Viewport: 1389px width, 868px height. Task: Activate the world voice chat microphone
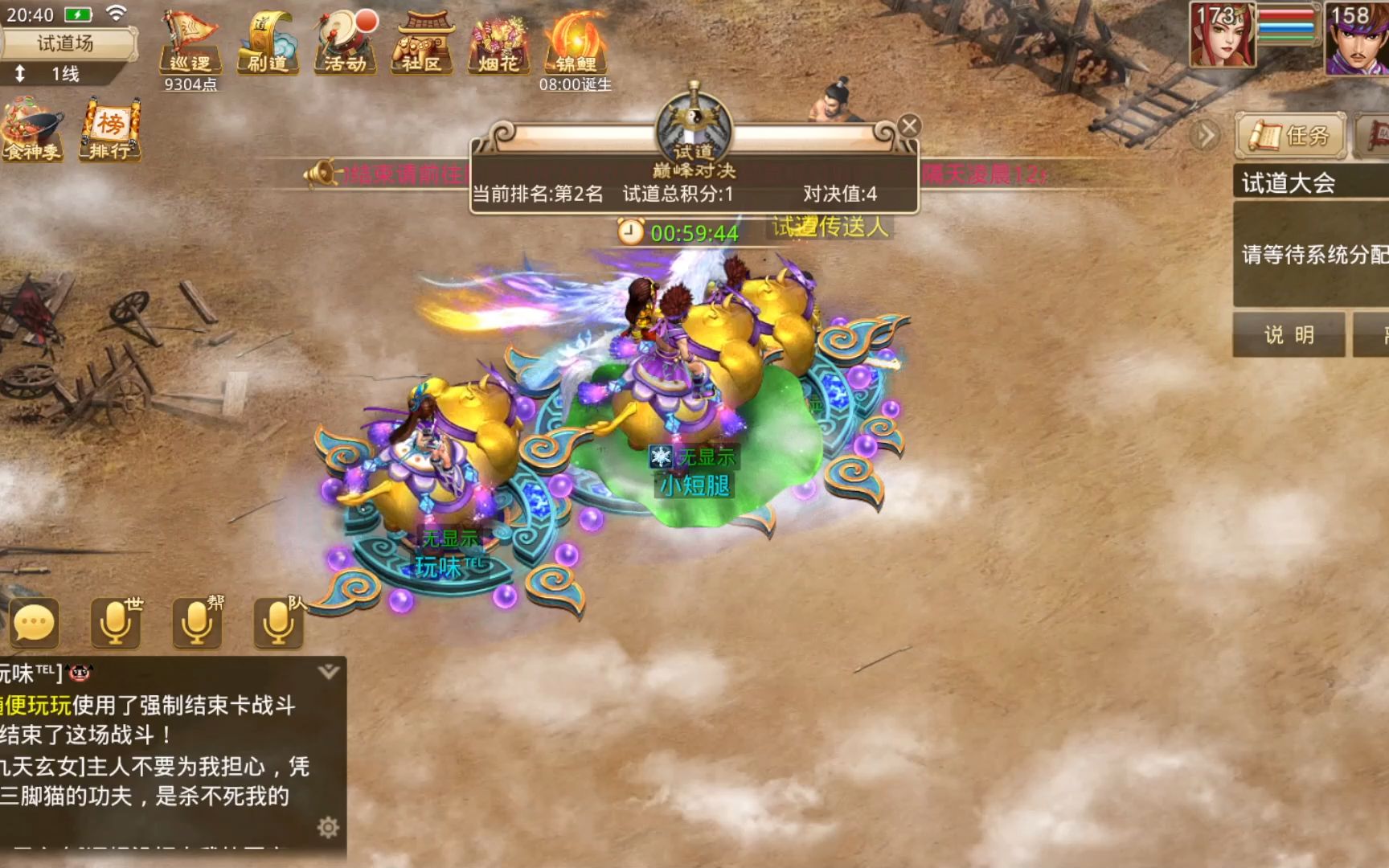point(116,623)
